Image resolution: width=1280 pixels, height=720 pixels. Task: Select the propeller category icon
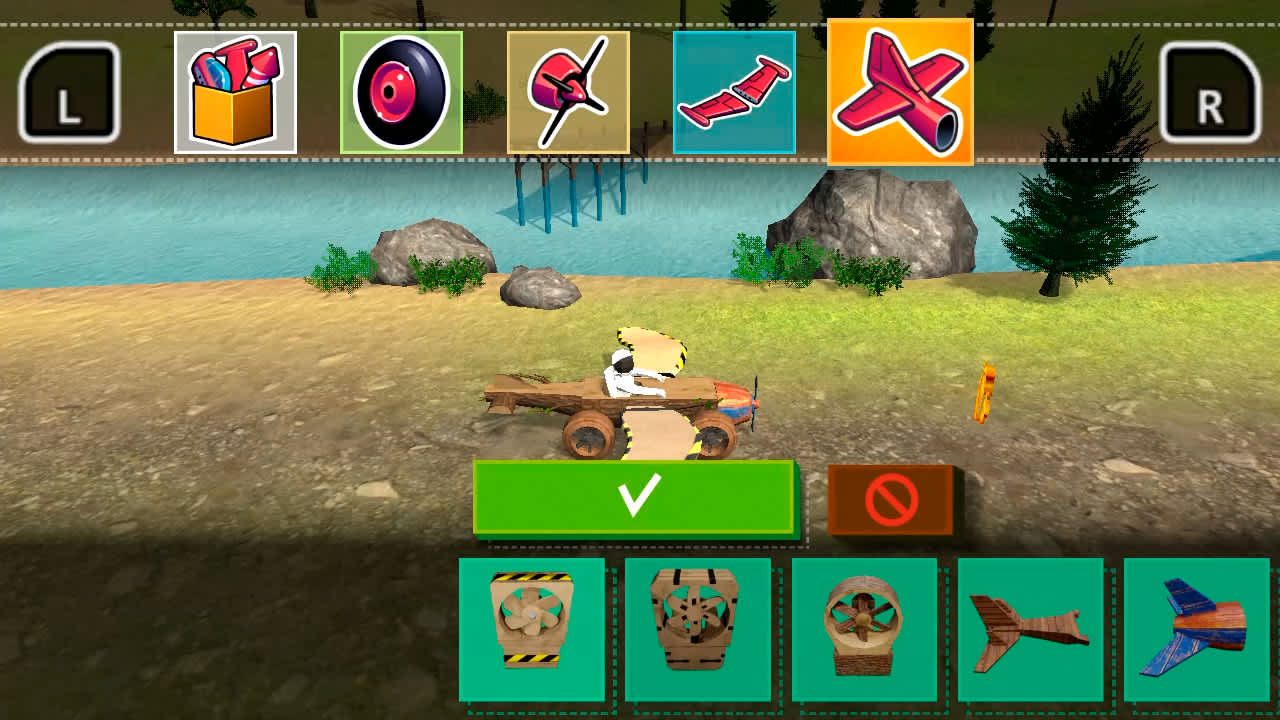(569, 90)
